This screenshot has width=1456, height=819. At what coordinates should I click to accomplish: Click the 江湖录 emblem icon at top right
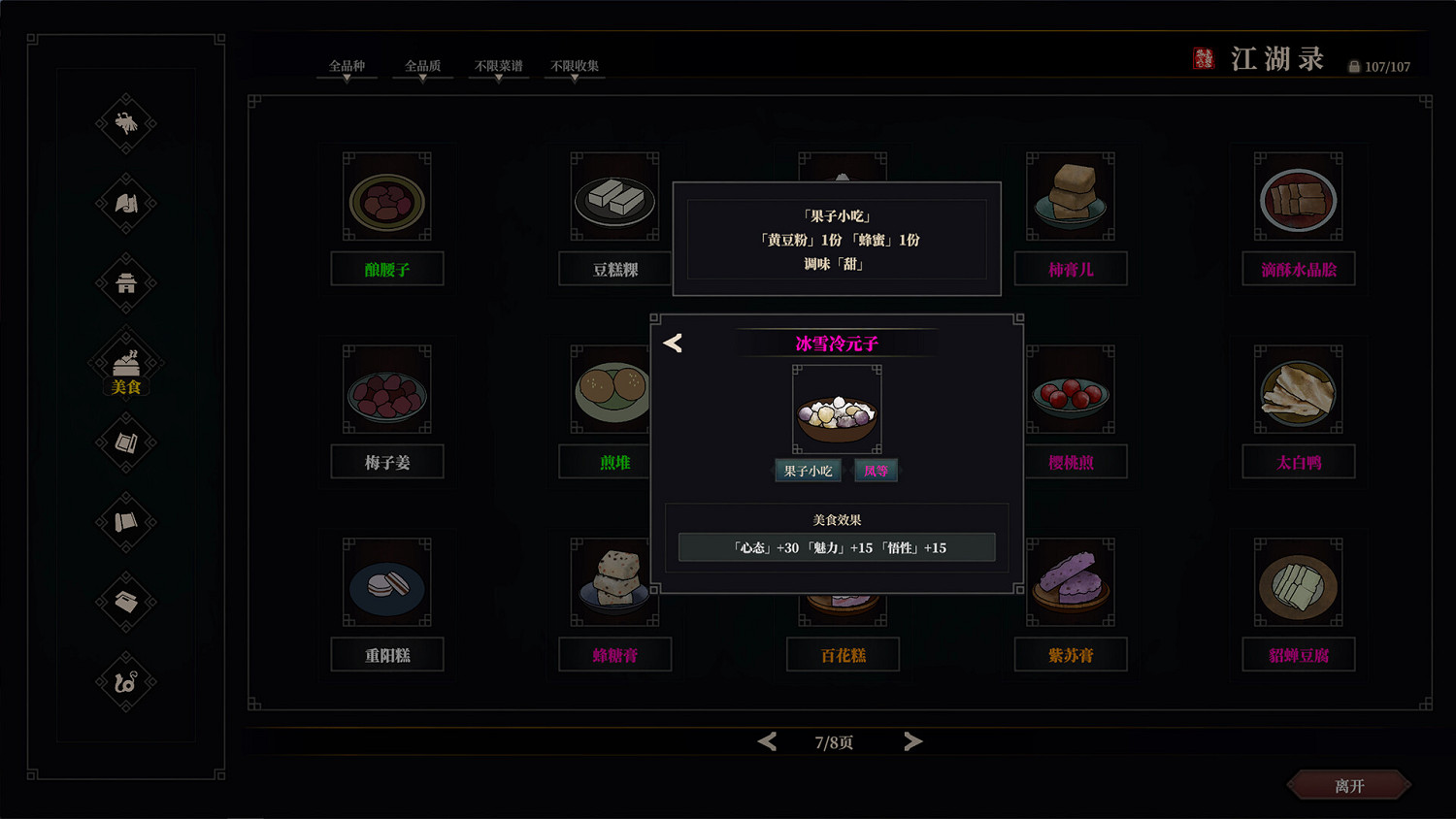click(x=1204, y=57)
